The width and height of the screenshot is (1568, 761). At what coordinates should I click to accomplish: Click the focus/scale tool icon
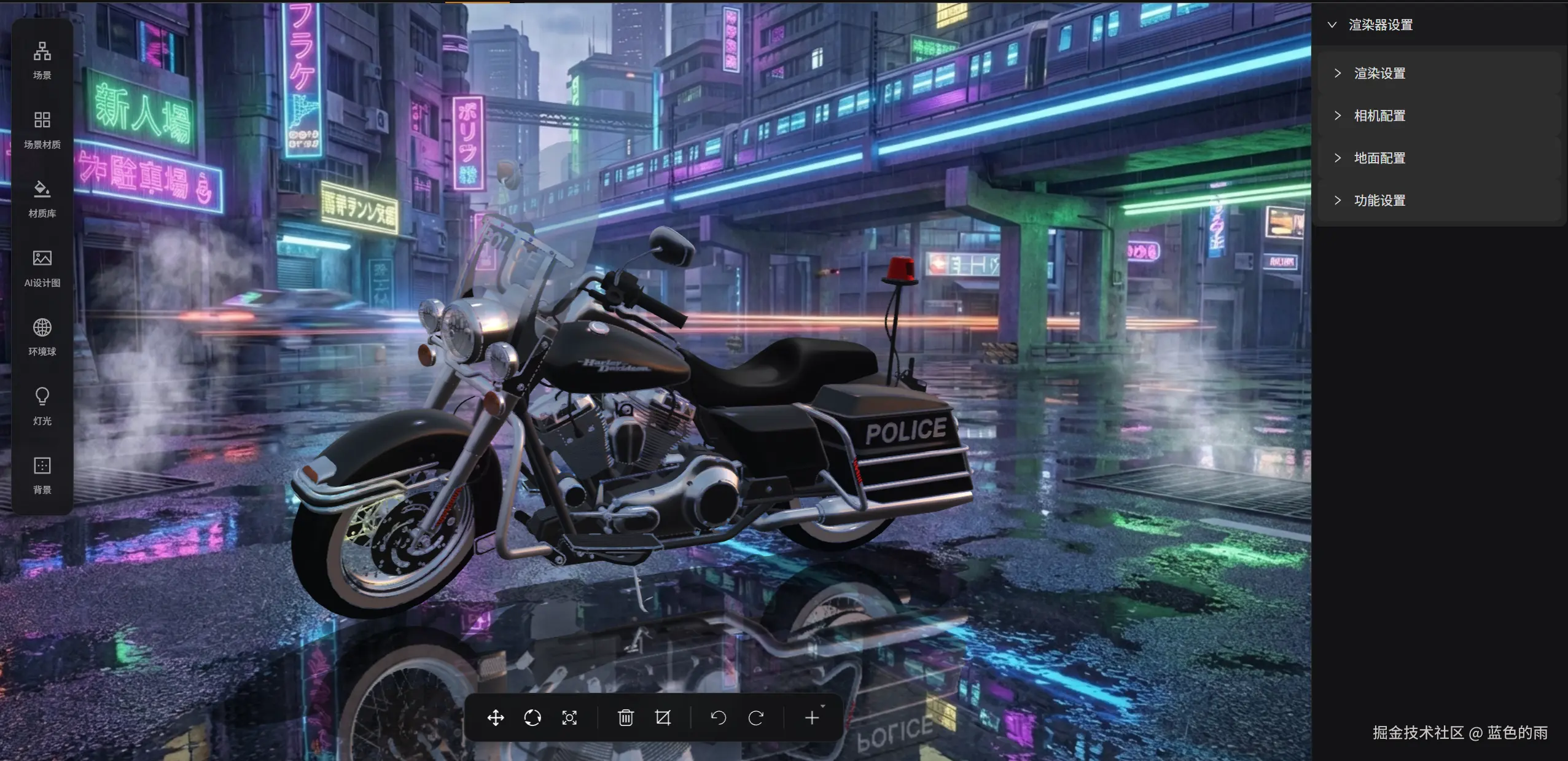click(x=569, y=717)
